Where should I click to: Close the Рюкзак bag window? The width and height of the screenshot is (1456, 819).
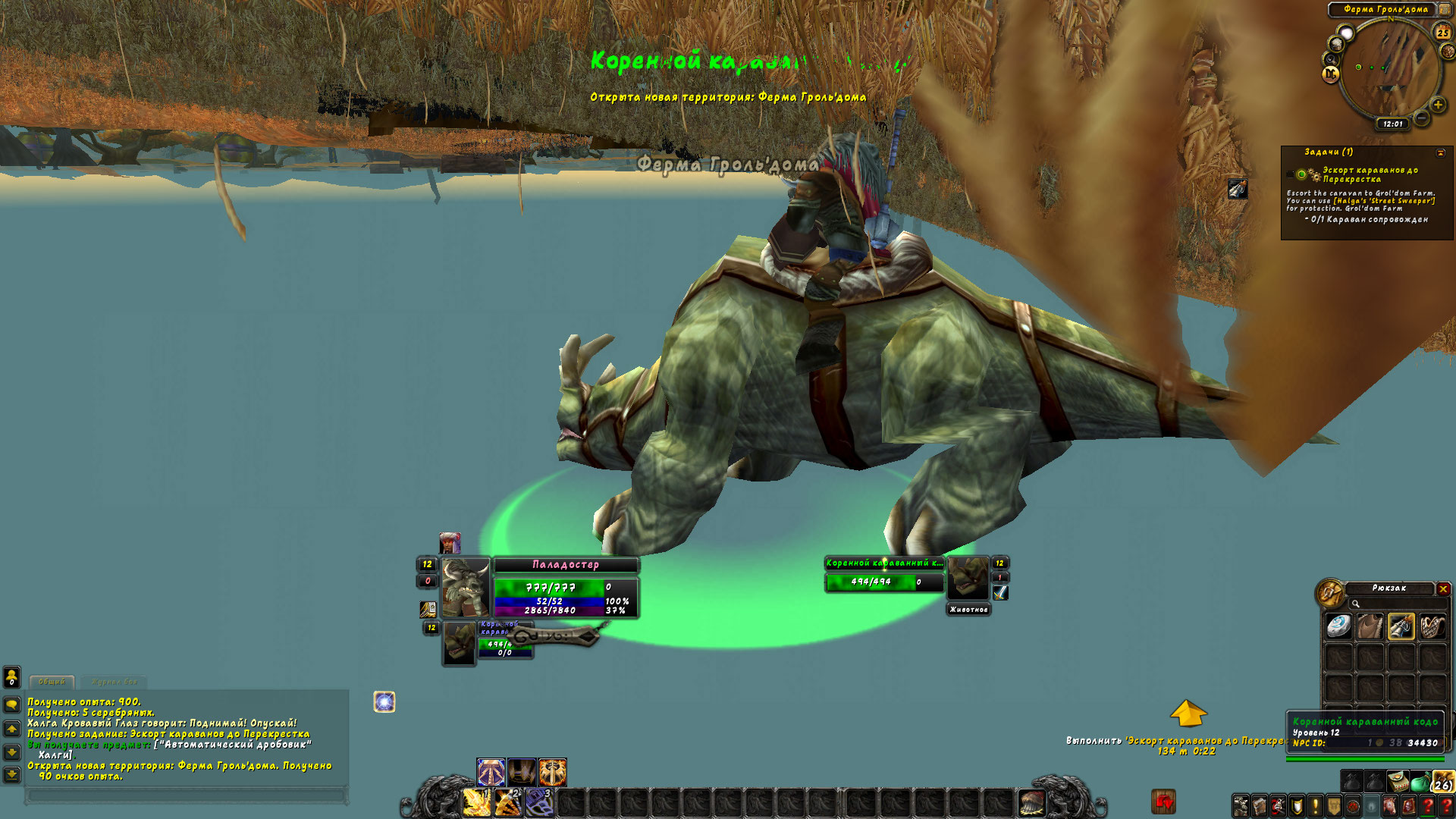click(1443, 589)
